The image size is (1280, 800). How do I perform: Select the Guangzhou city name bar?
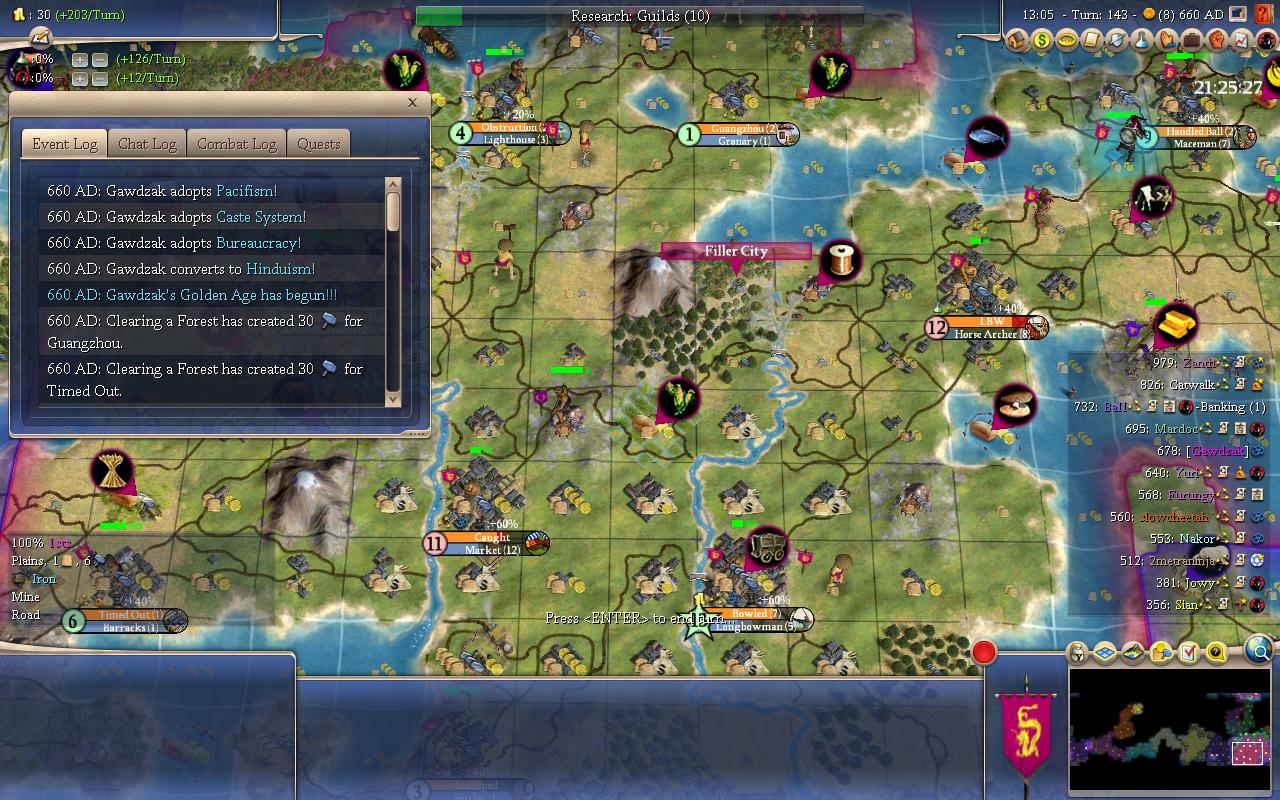(738, 129)
